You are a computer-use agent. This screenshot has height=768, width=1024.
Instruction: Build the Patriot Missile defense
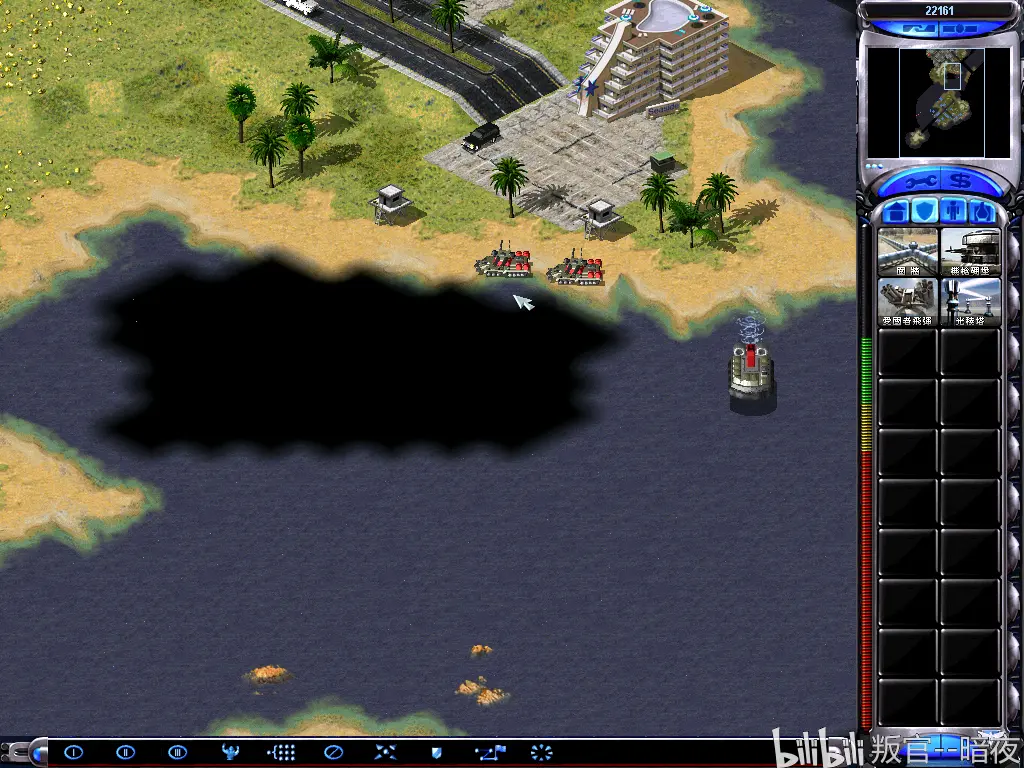click(908, 302)
